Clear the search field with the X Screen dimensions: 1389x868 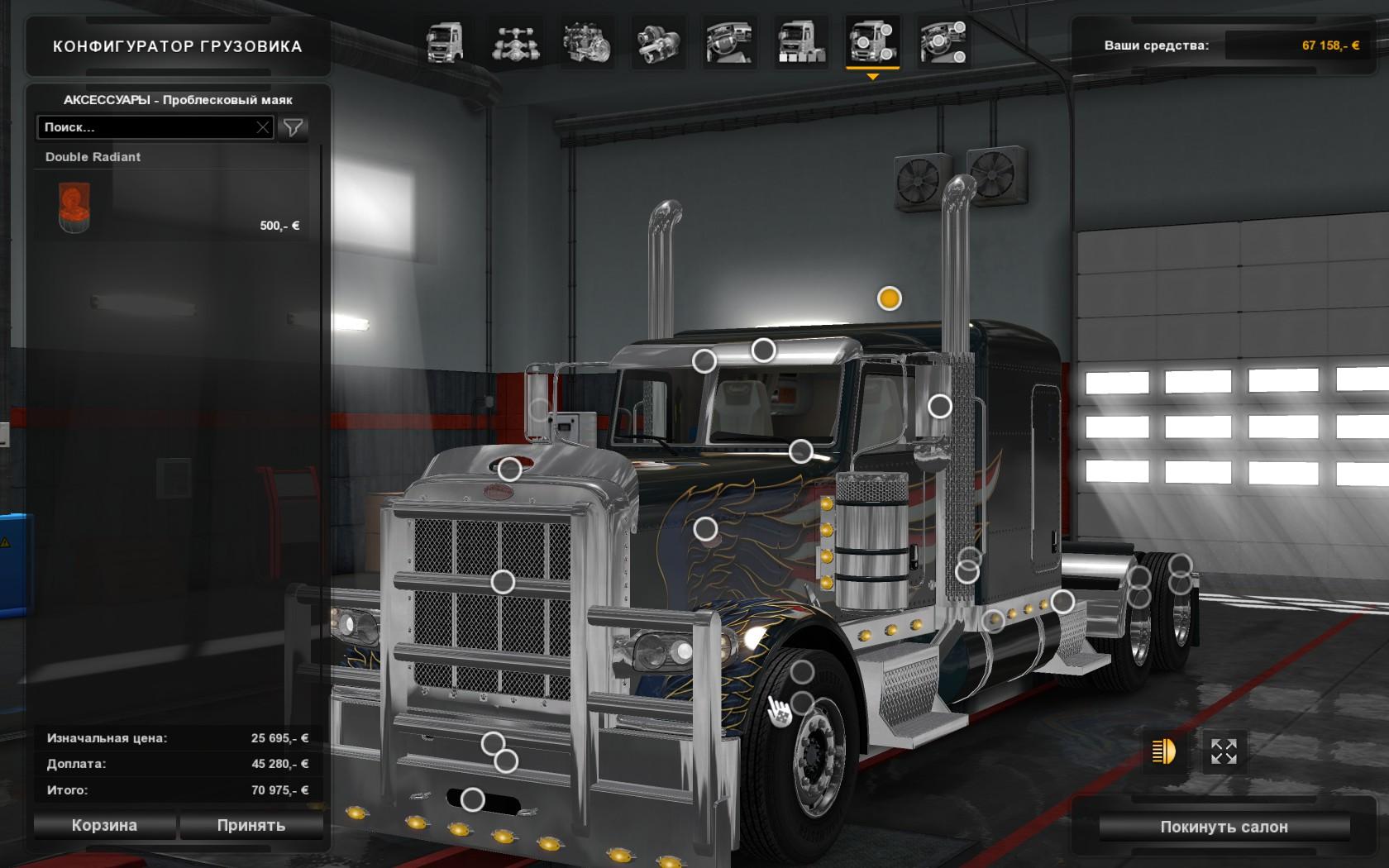click(263, 127)
